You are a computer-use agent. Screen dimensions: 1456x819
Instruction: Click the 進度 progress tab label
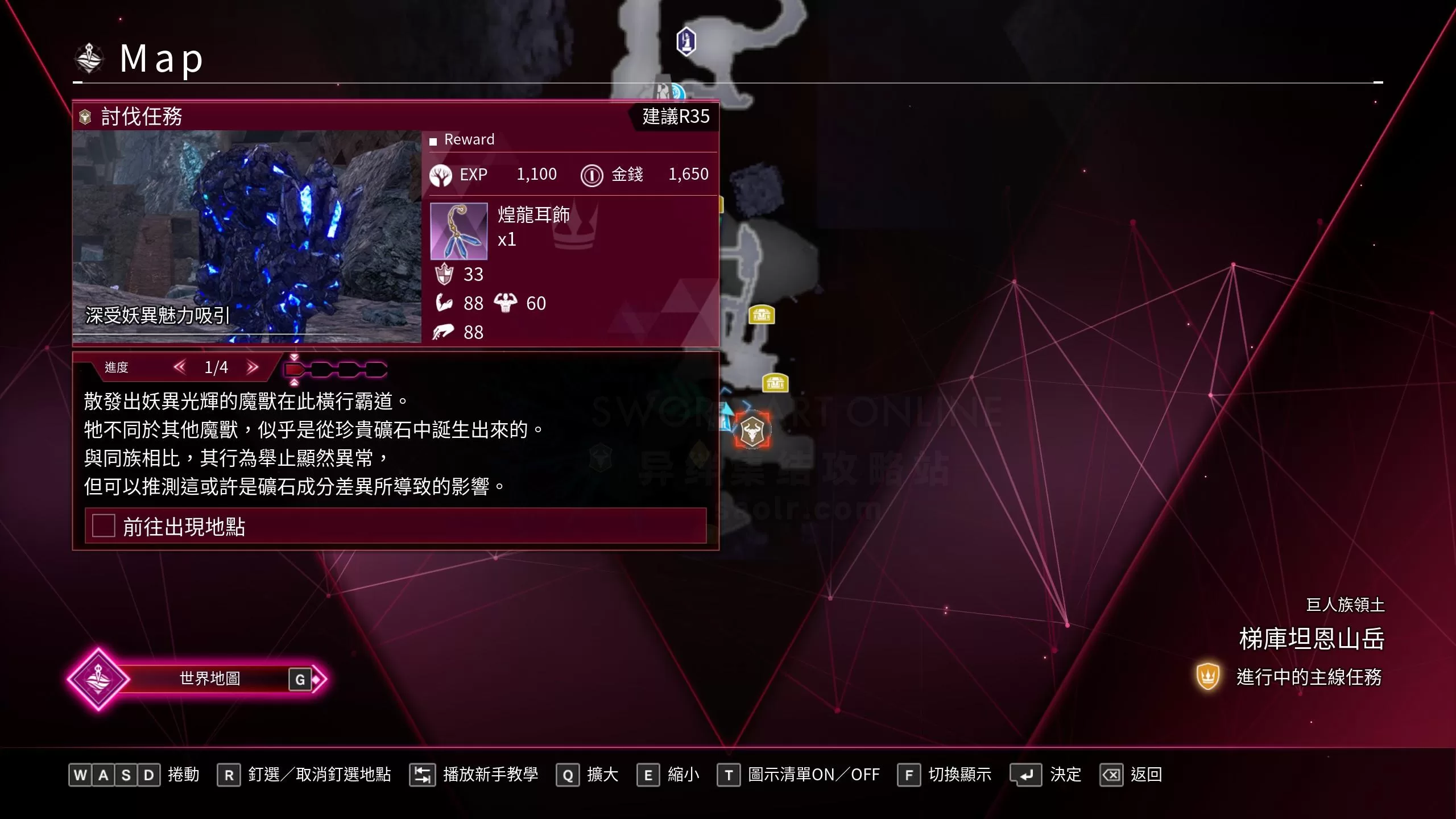[x=116, y=367]
